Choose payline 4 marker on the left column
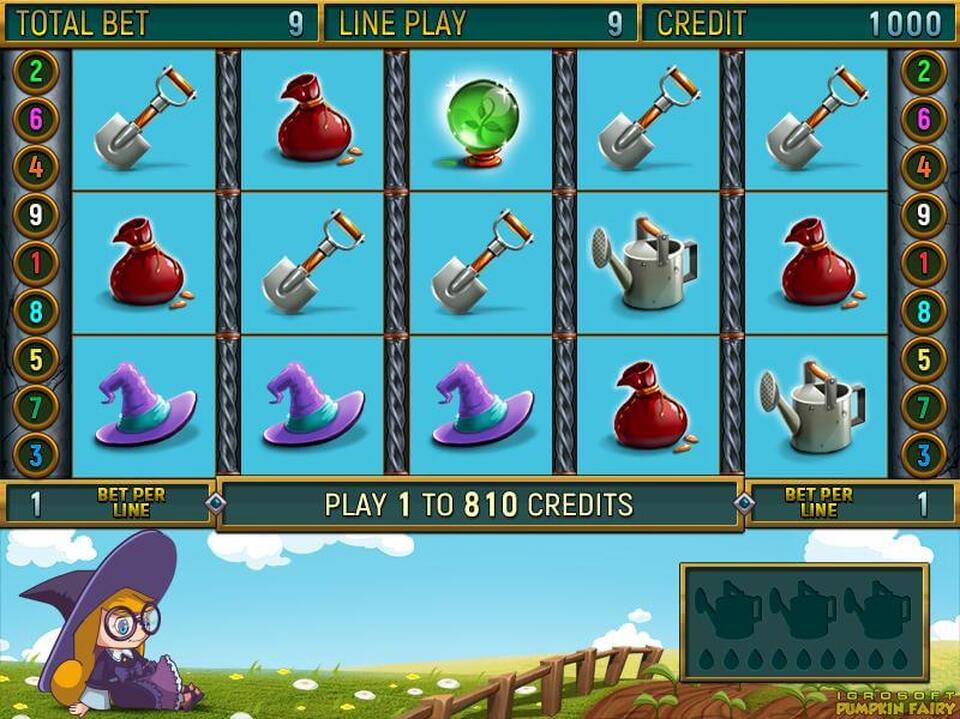 [36, 168]
